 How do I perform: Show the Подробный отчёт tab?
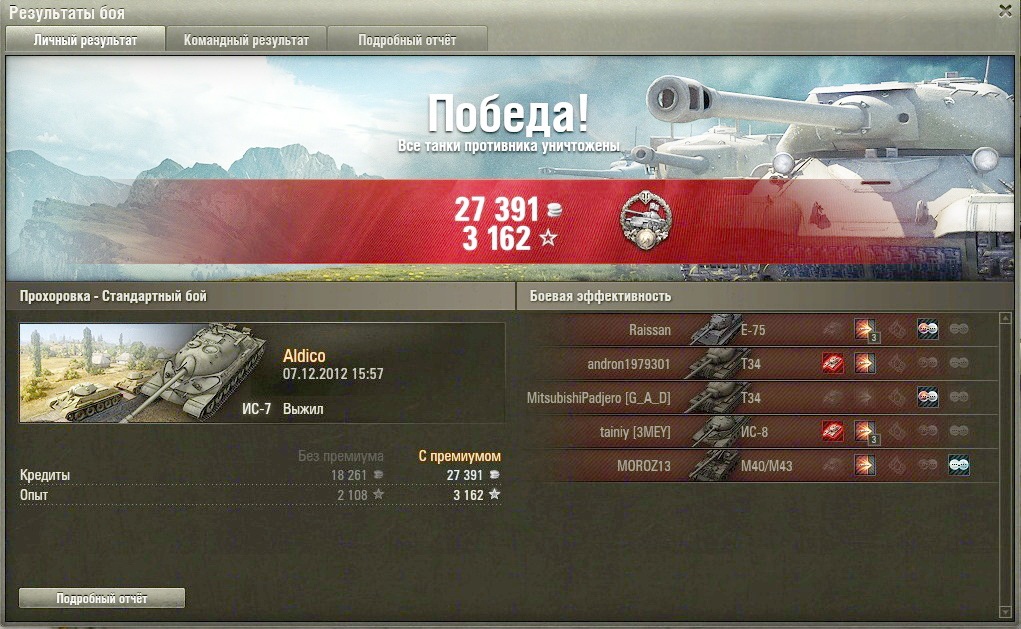[407, 40]
